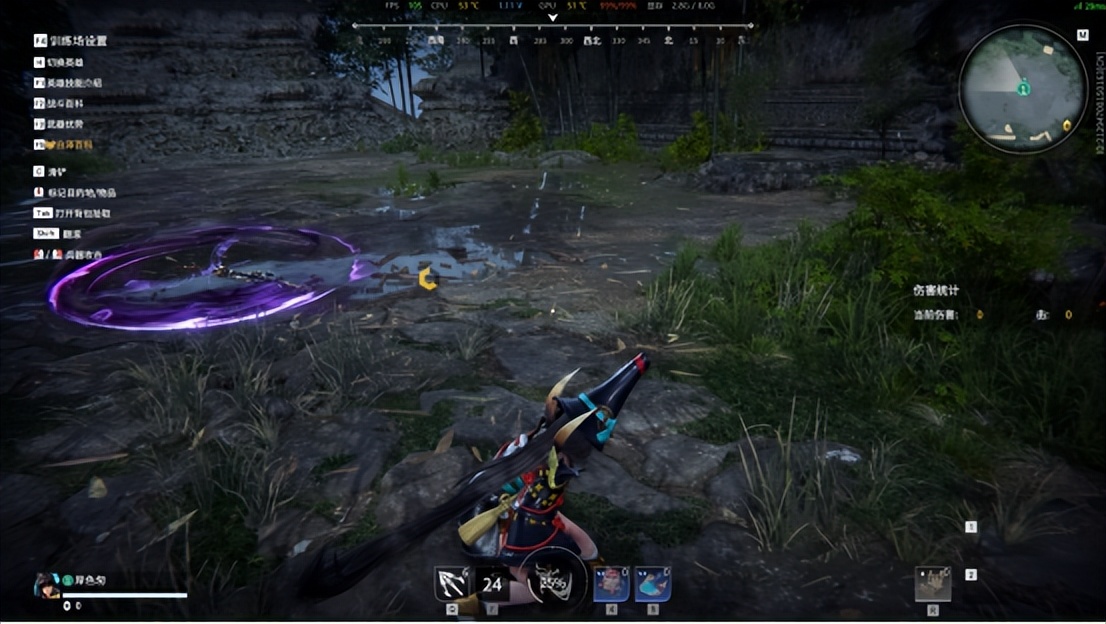Select the grappling hook skill icon

point(452,583)
